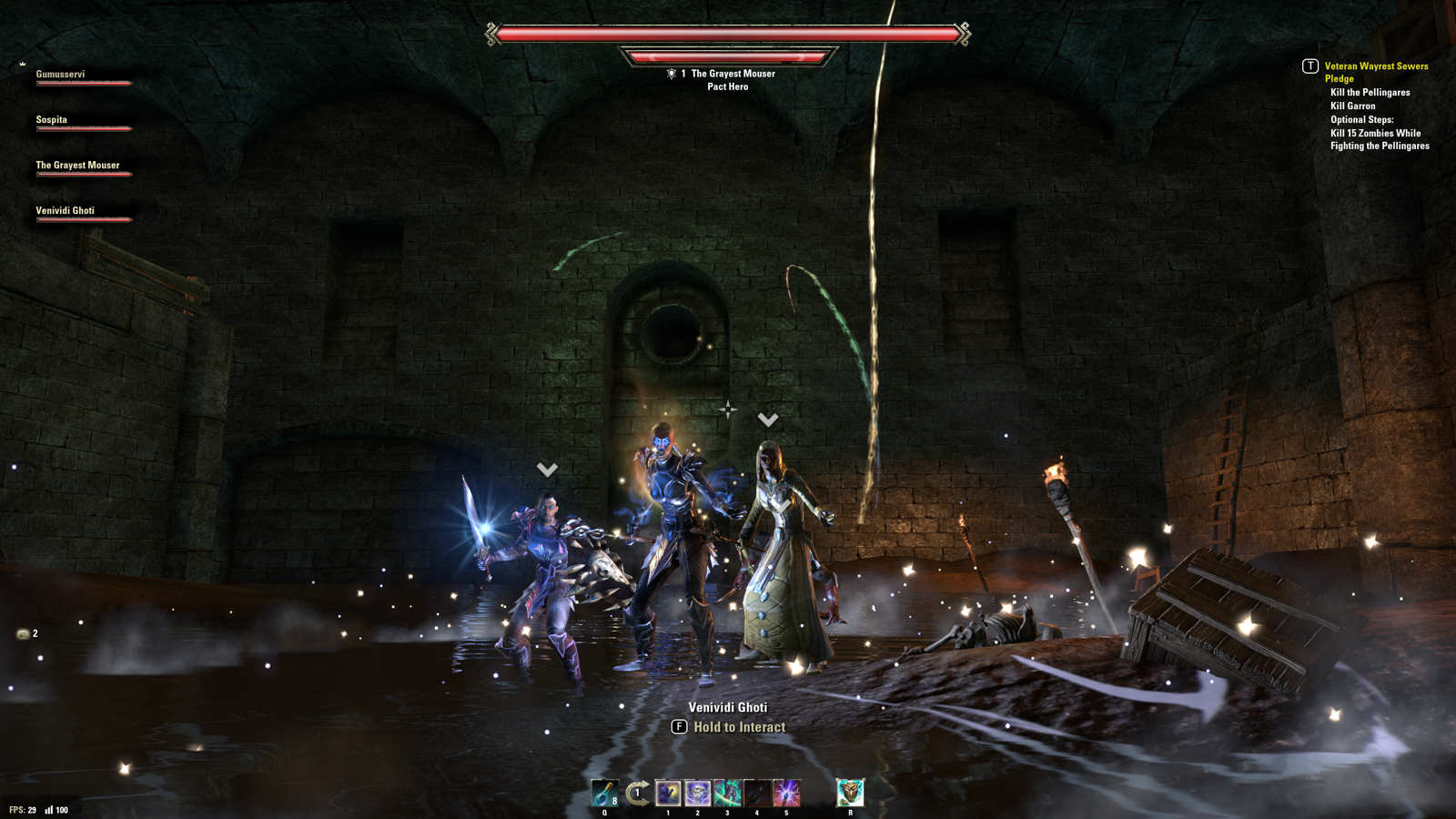Viewport: 1456px width, 819px height.
Task: Cast the purple lightning staff ability in slot 5
Action: (x=786, y=793)
